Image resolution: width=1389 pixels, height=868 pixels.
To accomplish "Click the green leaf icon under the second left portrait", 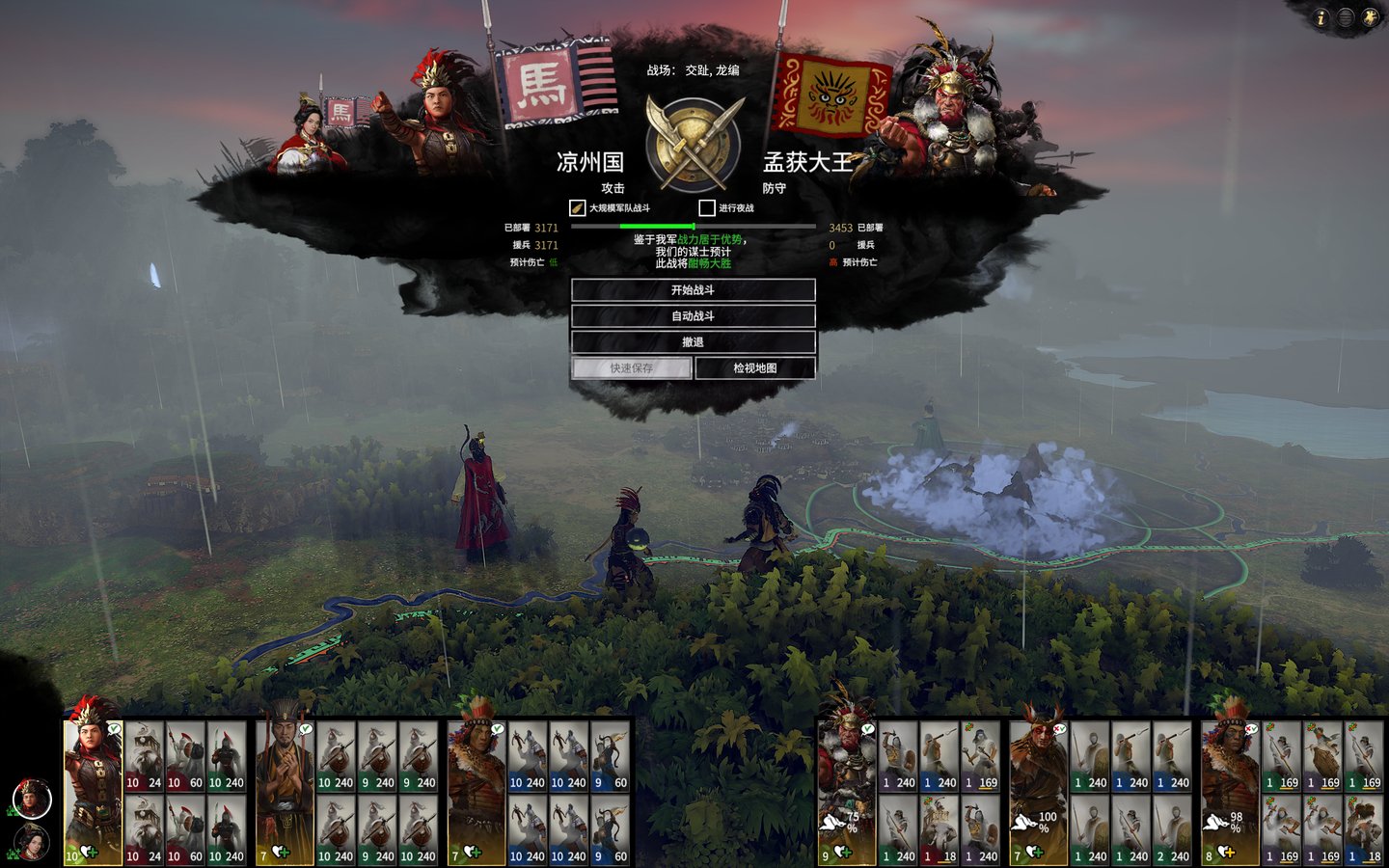I will point(13,854).
